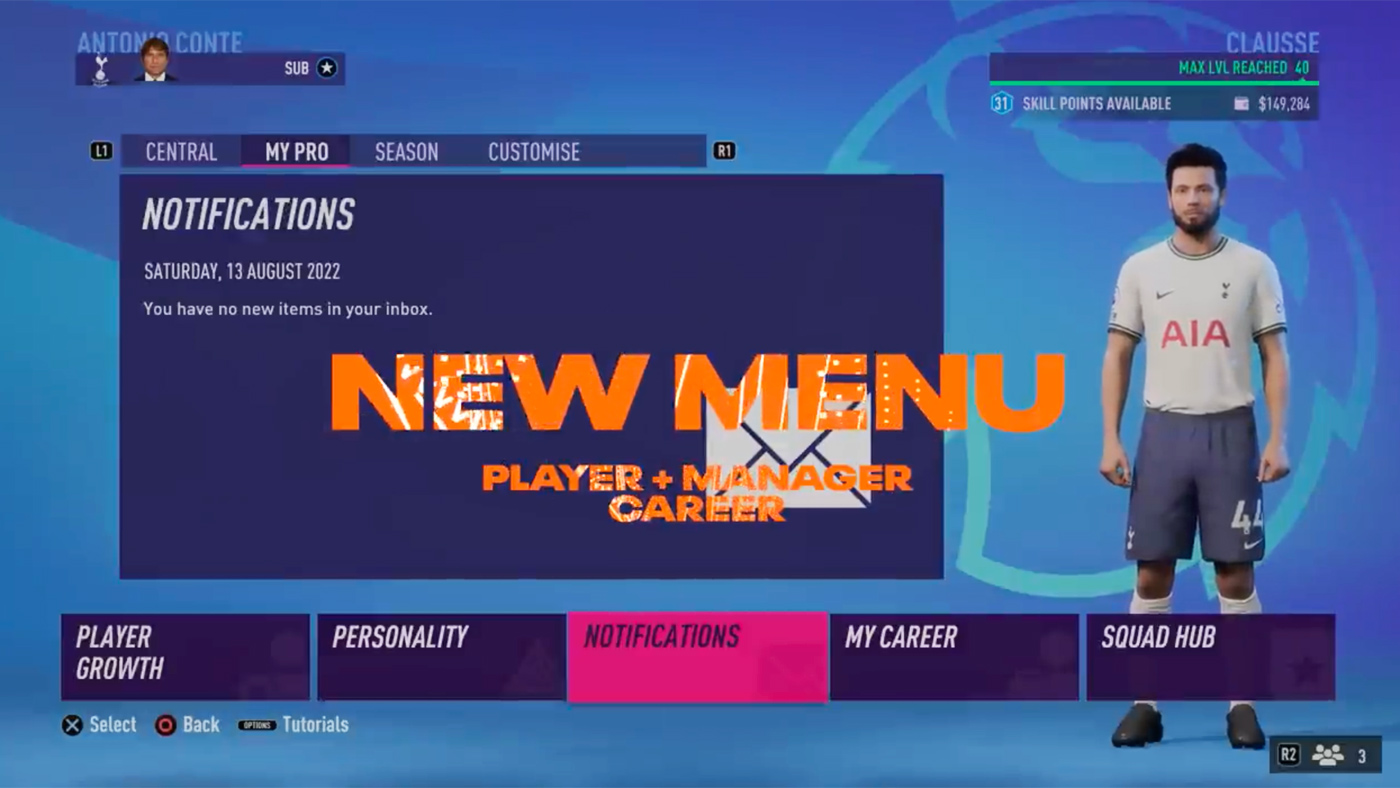Screen dimensions: 1400x788
Task: Select the Personality tile
Action: (440, 655)
